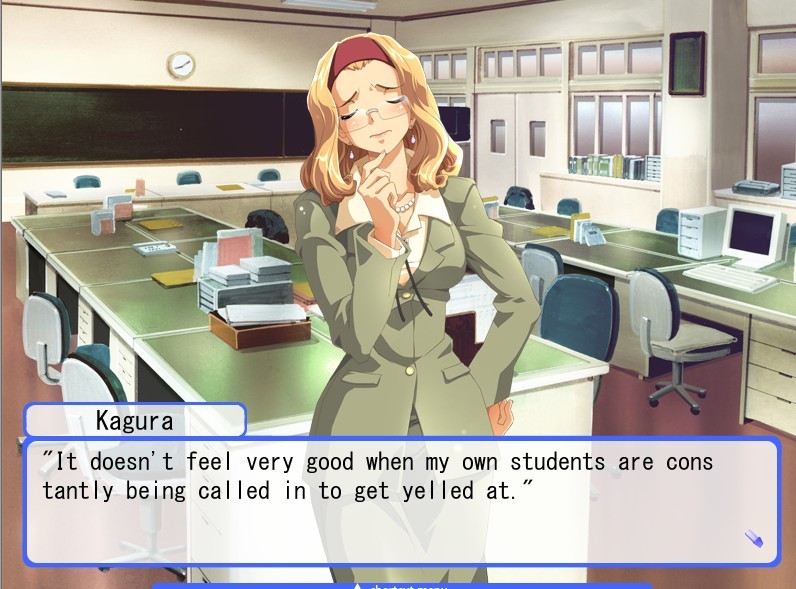This screenshot has height=589, width=796.
Task: Click the dialogue text box to continue
Action: 400,502
